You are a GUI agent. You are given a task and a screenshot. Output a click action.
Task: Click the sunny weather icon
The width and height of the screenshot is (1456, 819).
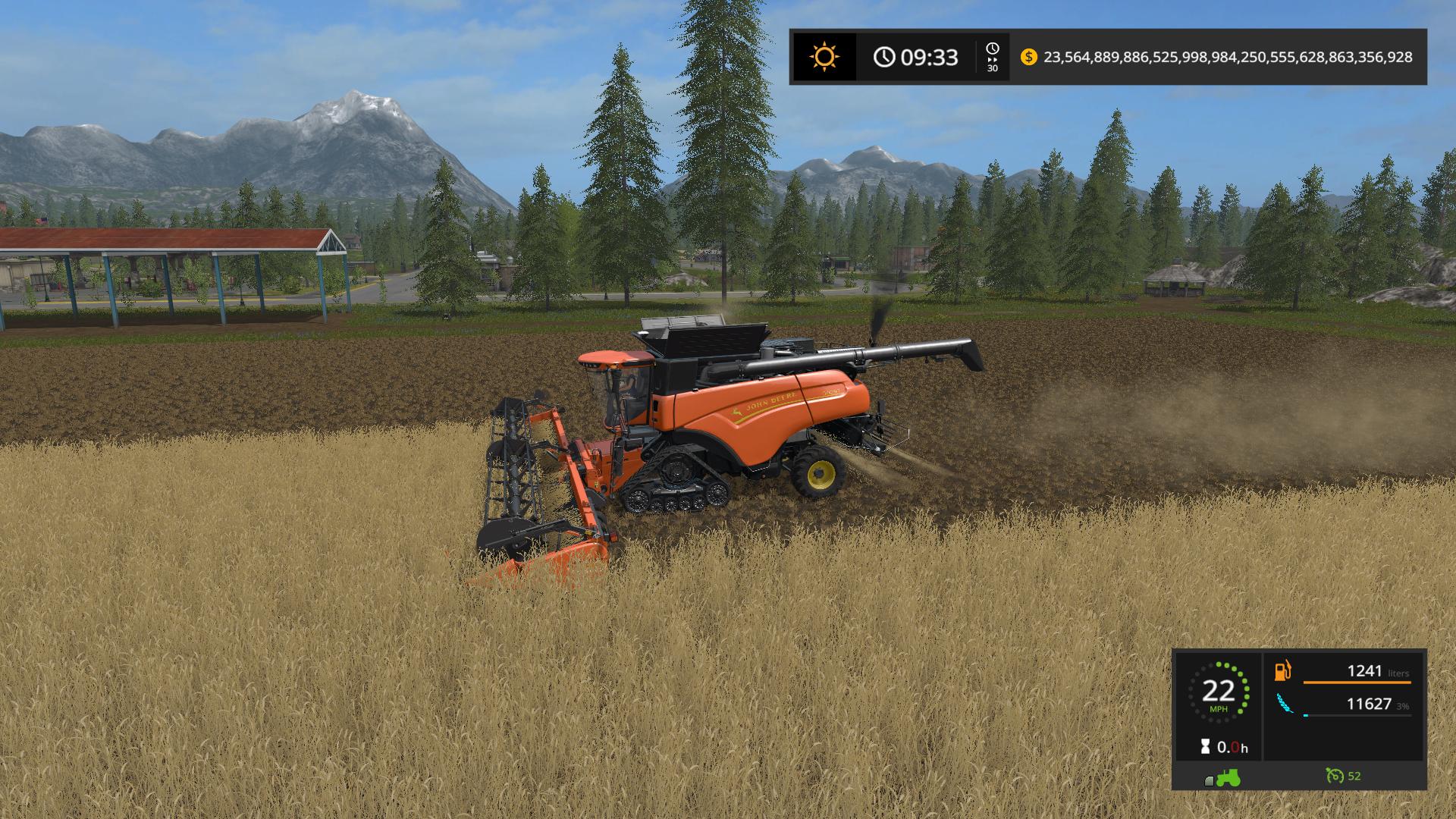824,57
